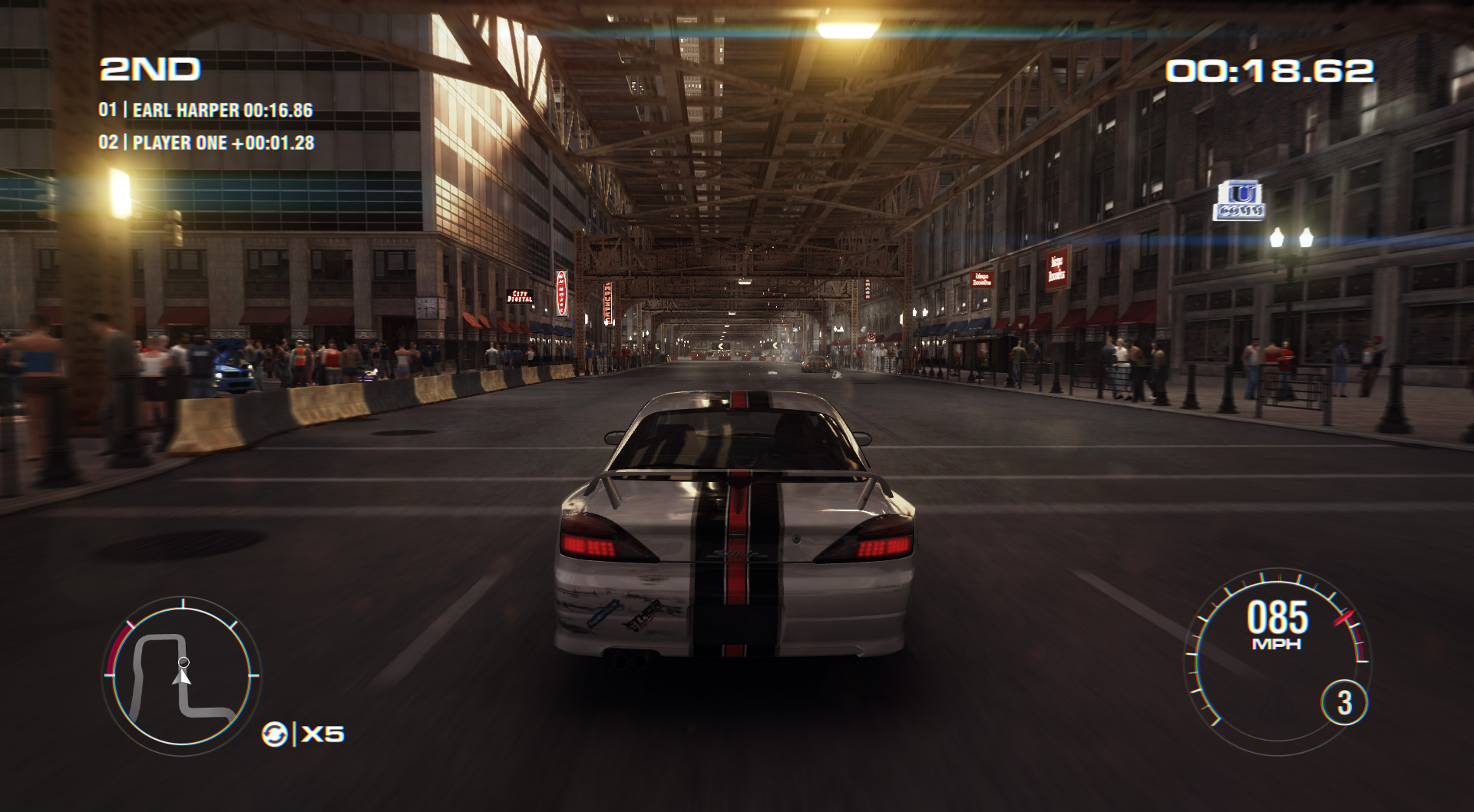Select the Player One leaderboard row
The image size is (1474, 812).
[207, 143]
